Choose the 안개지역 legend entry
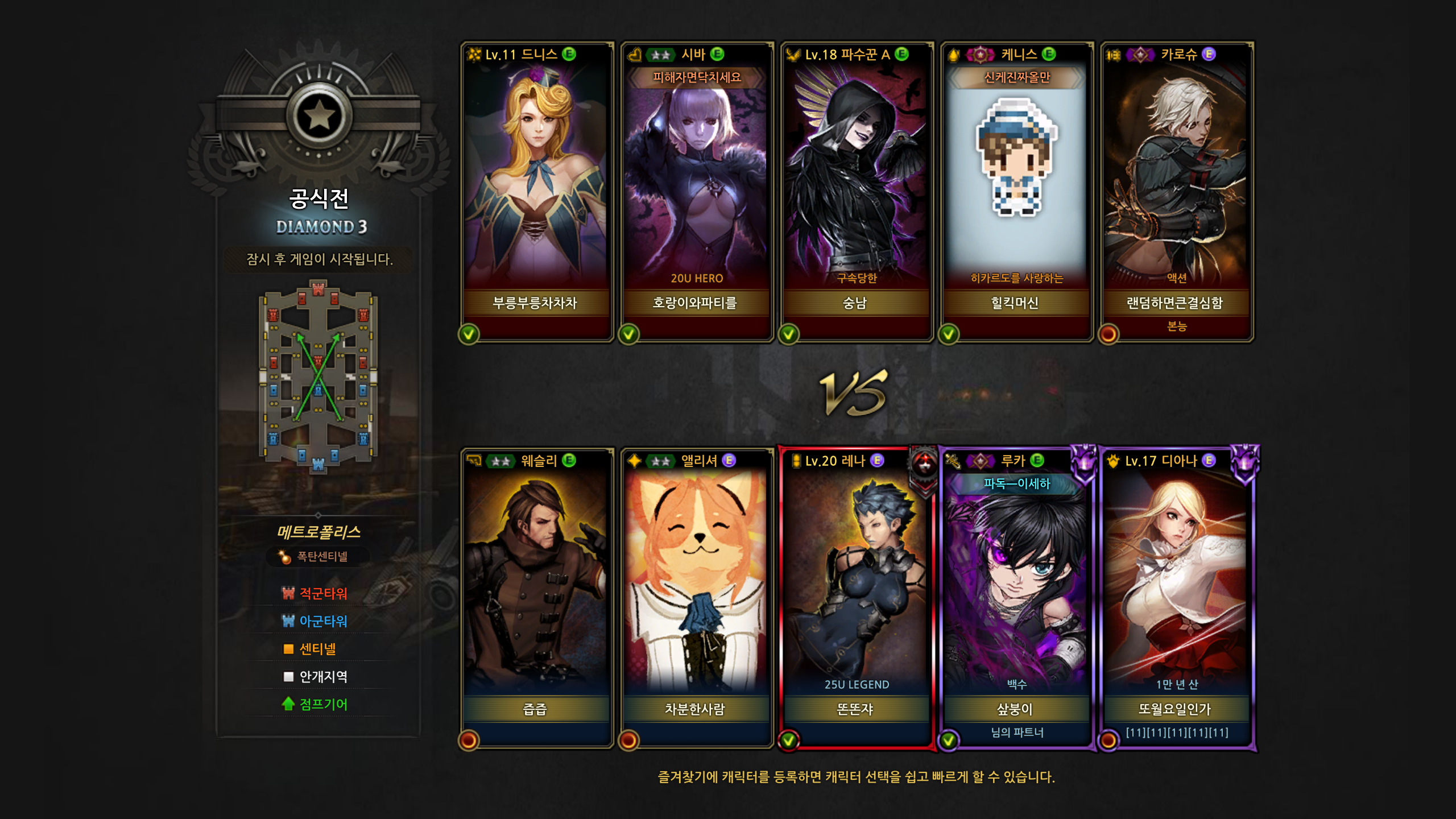 click(315, 677)
